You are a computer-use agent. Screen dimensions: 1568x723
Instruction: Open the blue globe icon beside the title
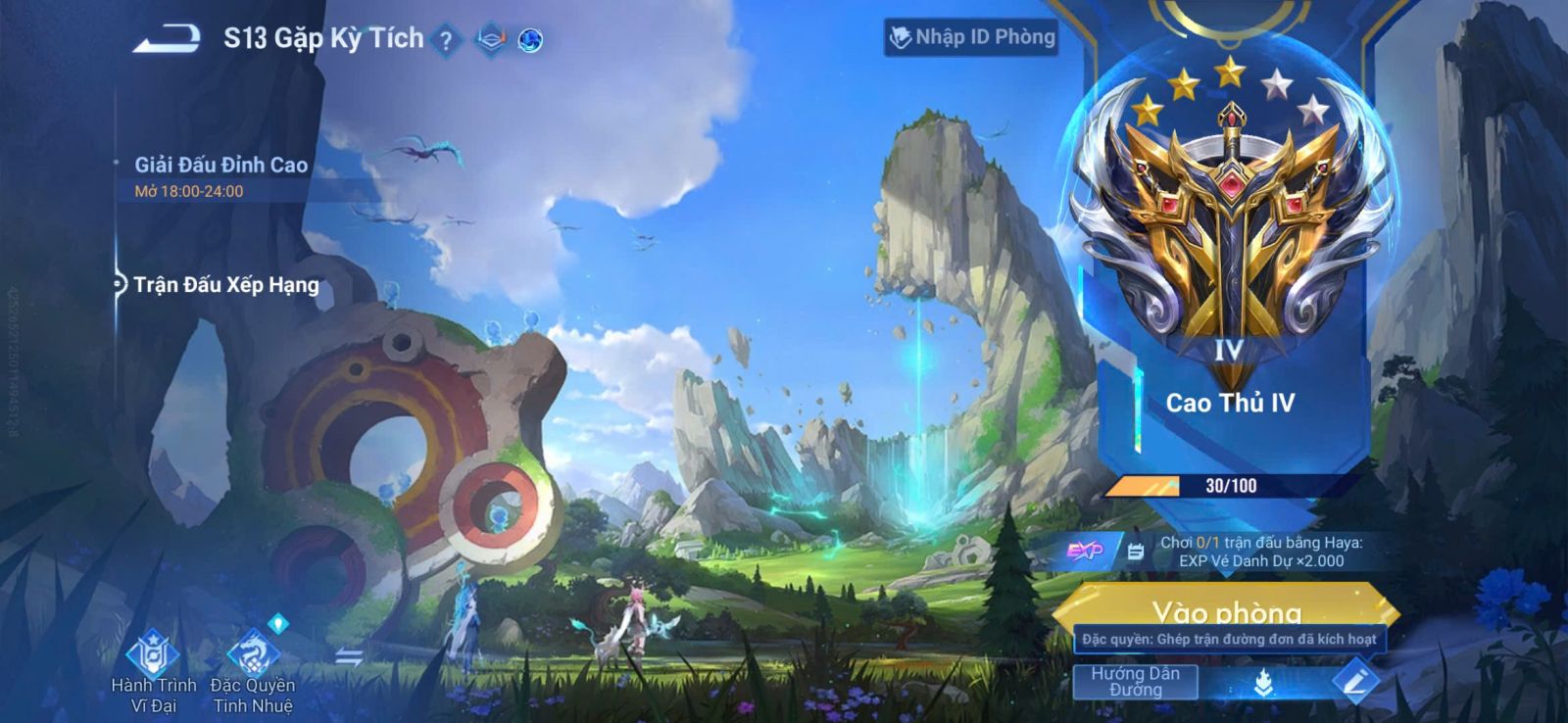[x=530, y=41]
